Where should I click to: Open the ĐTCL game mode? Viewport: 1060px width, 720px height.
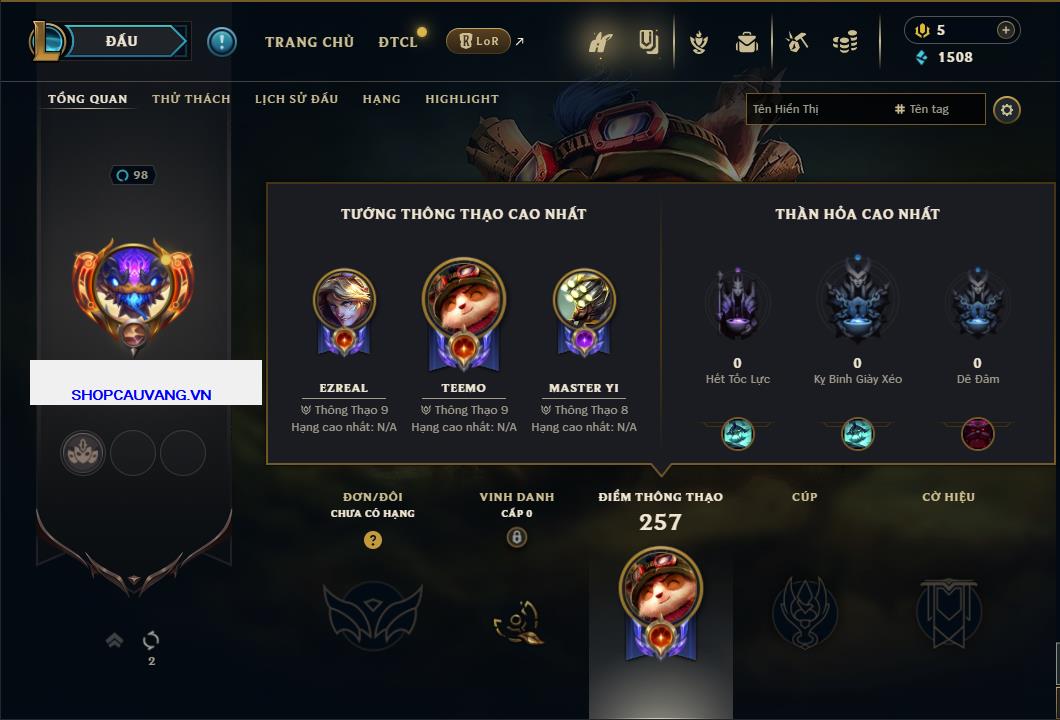click(x=398, y=42)
